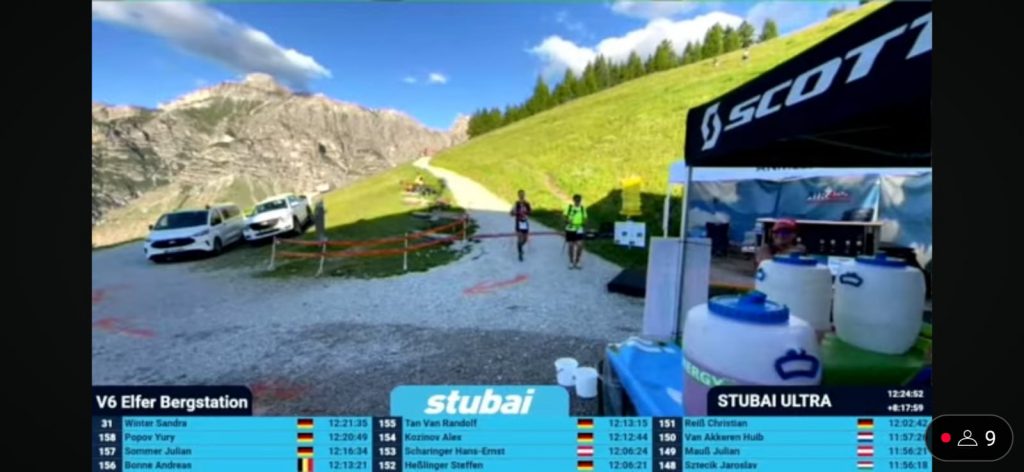Viewport: 1024px width, 472px height.
Task: Open the live viewer count badge
Action: (x=968, y=438)
